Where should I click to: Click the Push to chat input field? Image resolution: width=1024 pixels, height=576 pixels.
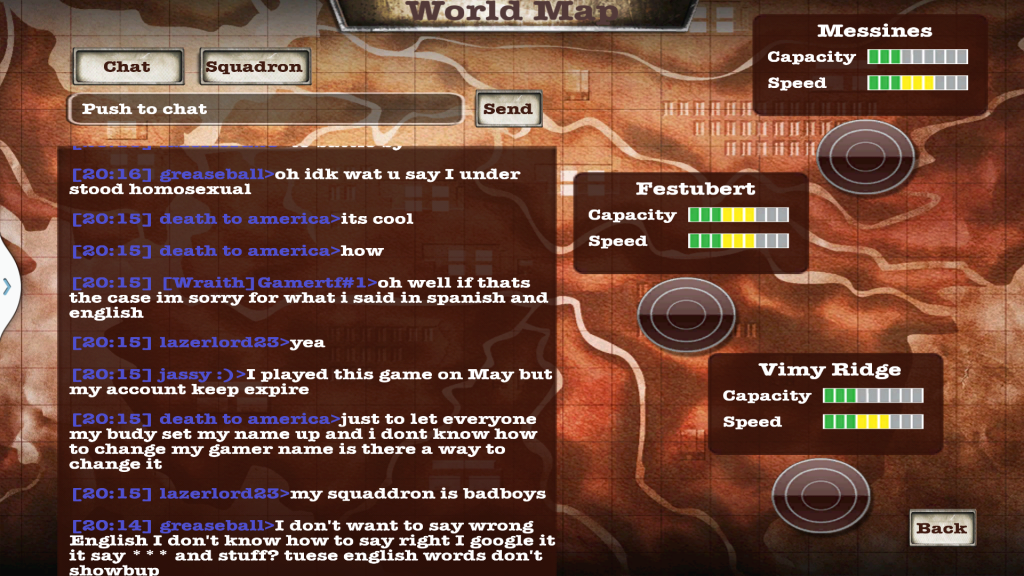[265, 109]
